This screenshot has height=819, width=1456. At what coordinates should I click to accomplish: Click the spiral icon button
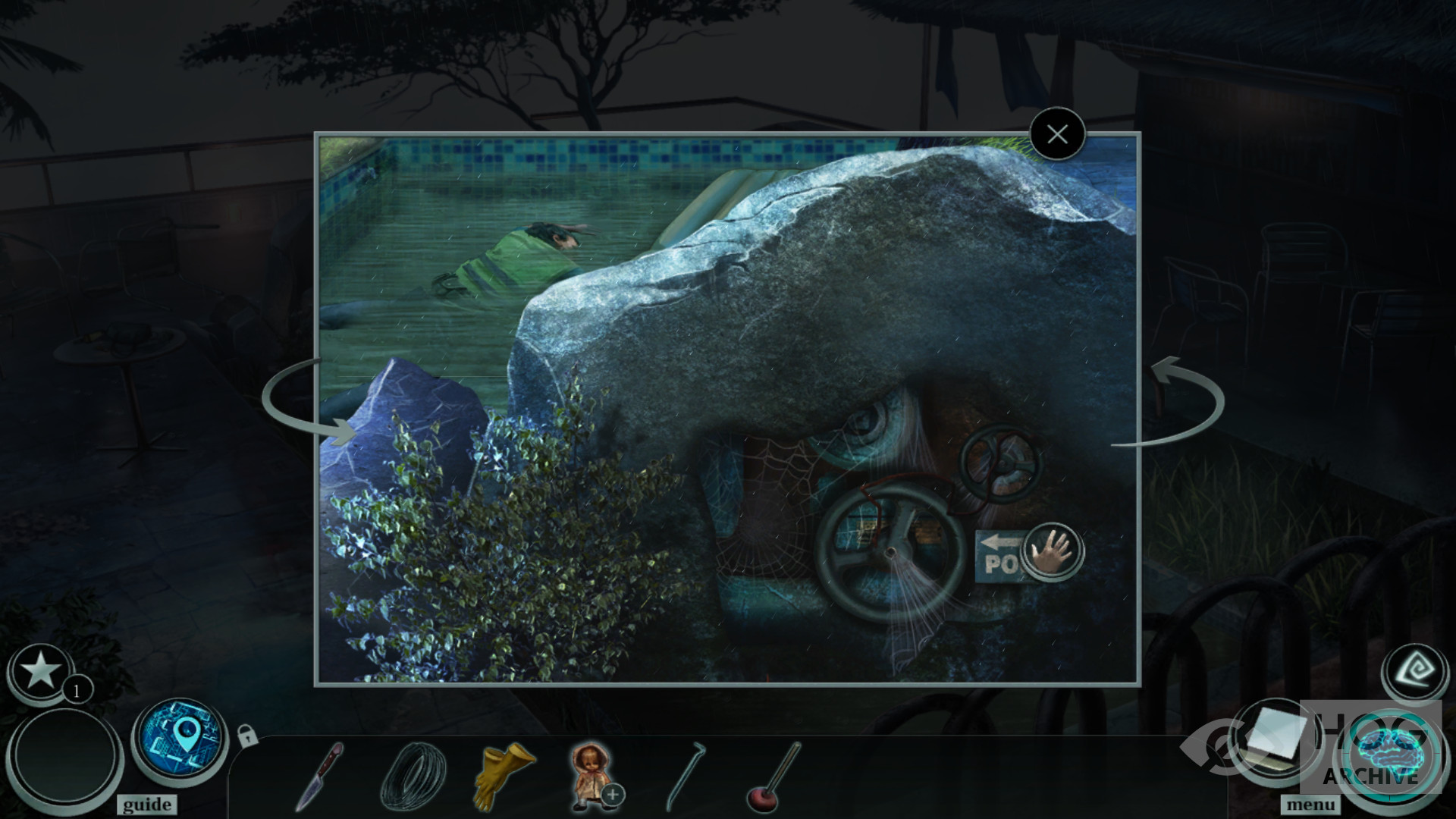coord(1415,670)
